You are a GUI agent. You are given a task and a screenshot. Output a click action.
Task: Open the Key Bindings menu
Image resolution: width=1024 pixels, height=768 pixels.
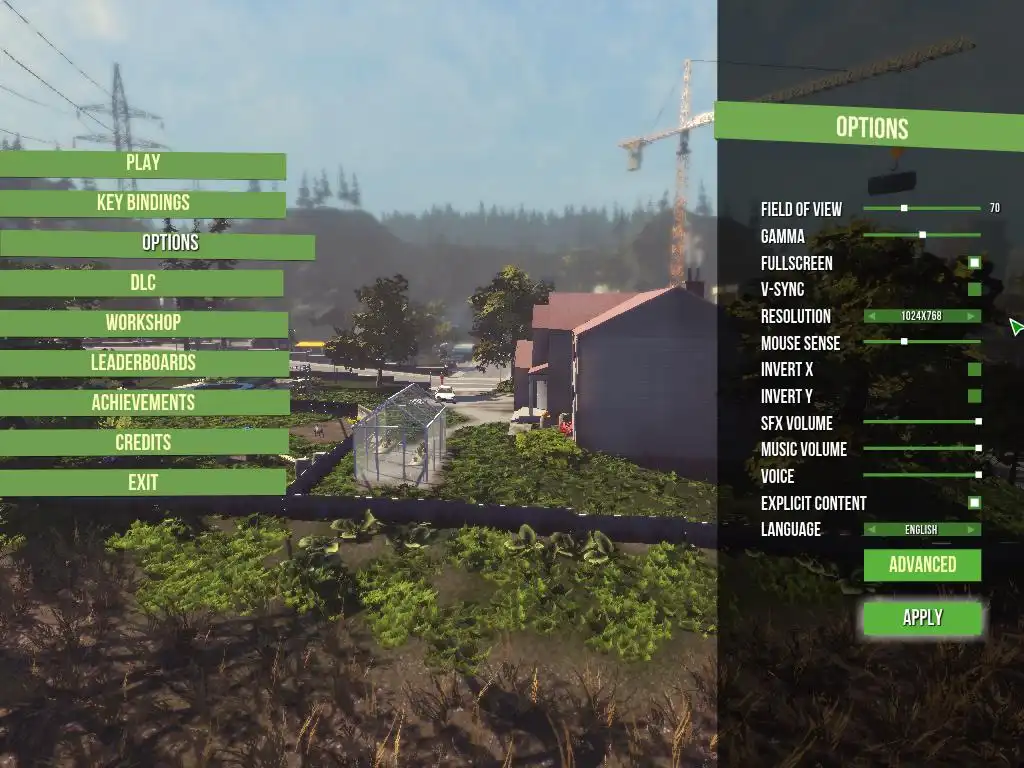pos(143,204)
